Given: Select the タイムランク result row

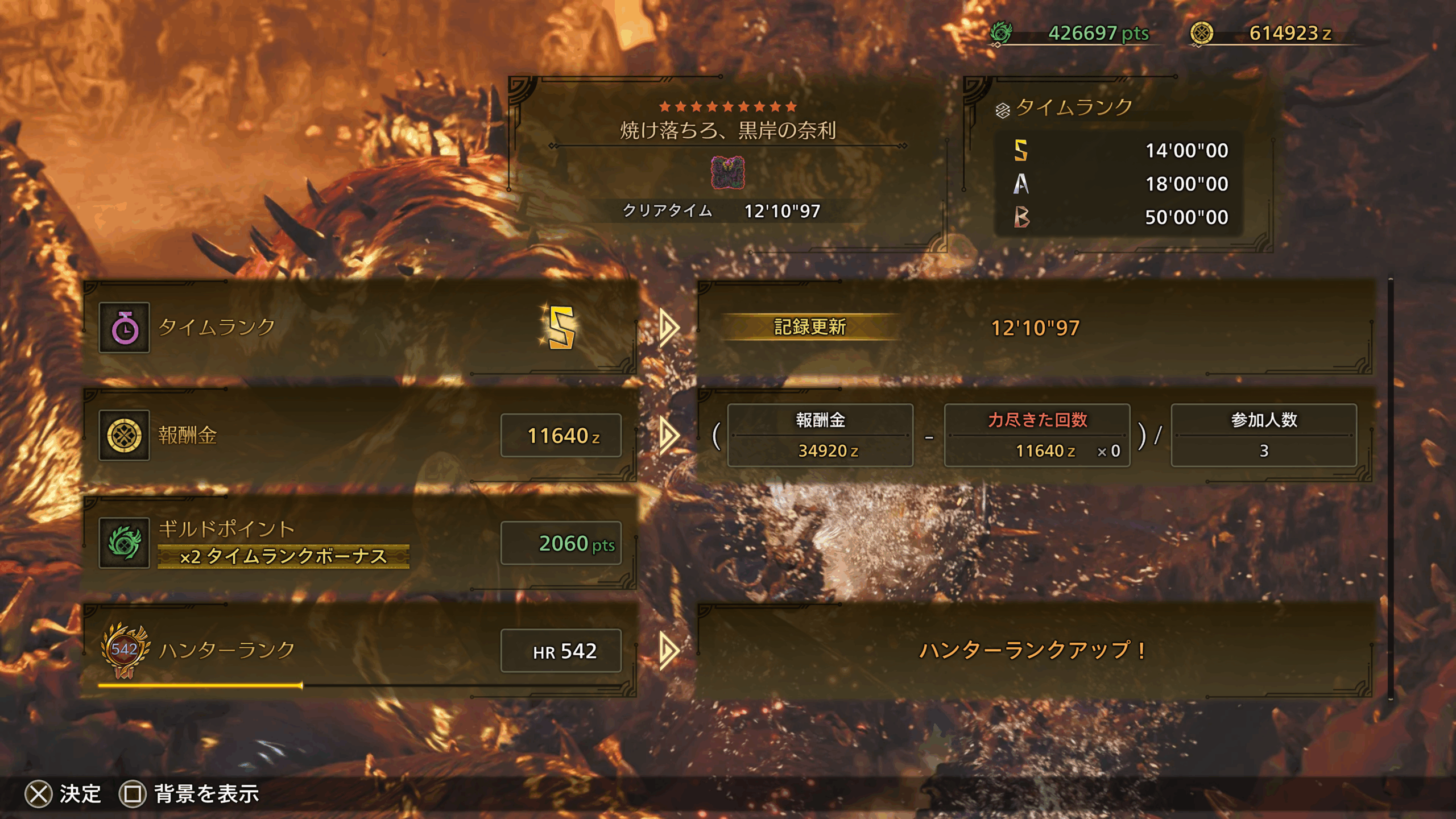Looking at the screenshot, I should [359, 327].
